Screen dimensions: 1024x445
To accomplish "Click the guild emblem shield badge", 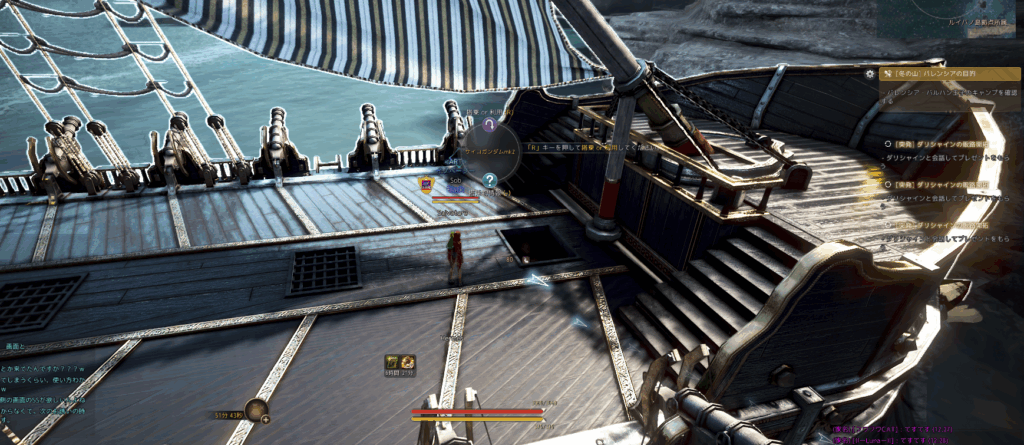I will pos(426,183).
